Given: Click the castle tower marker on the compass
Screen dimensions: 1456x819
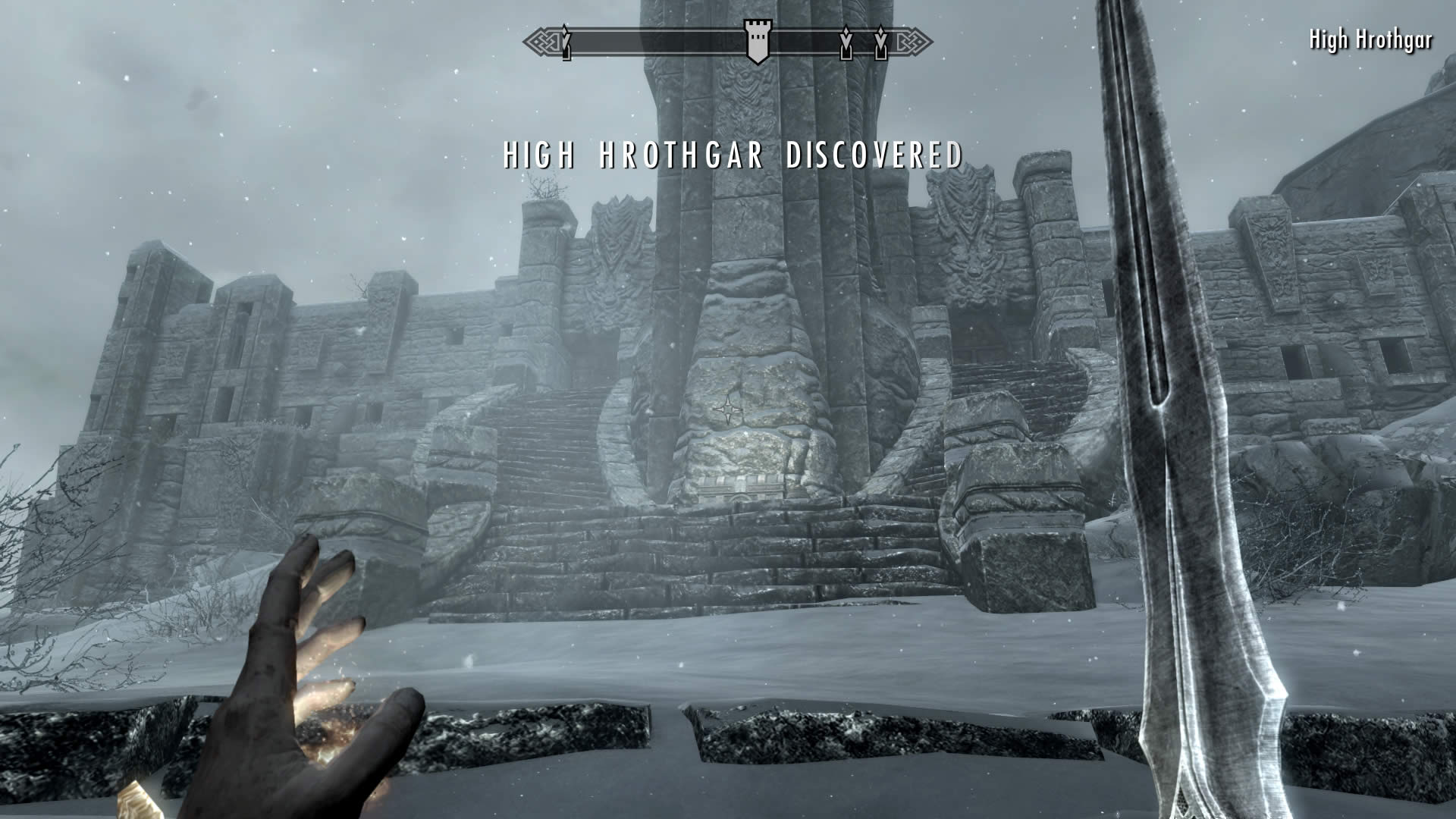Looking at the screenshot, I should (755, 42).
